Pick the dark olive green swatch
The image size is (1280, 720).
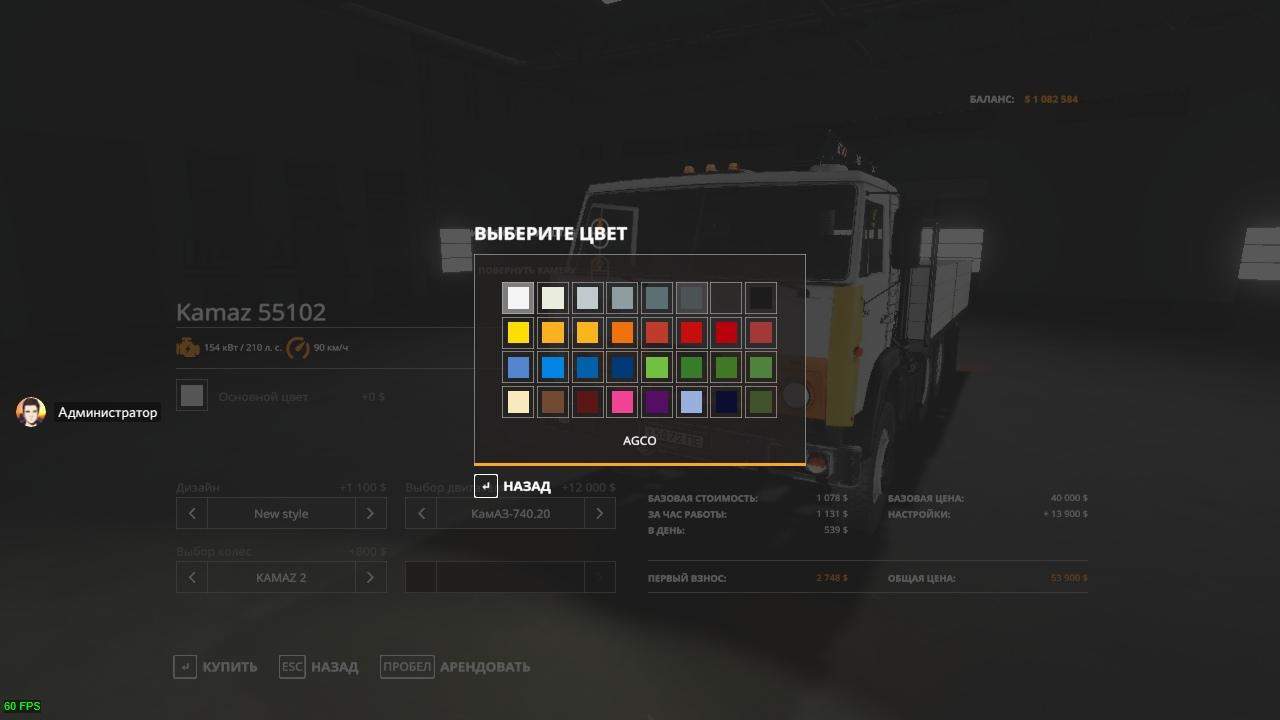[761, 403]
